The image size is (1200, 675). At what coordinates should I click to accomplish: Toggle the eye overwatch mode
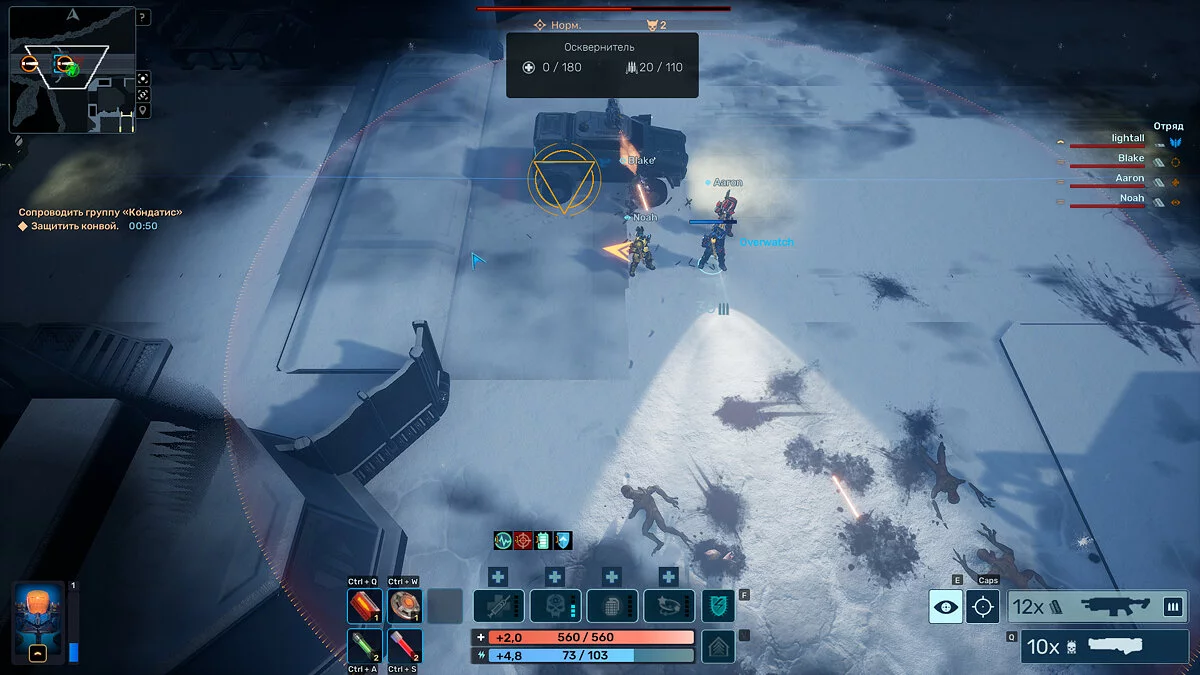coord(945,606)
